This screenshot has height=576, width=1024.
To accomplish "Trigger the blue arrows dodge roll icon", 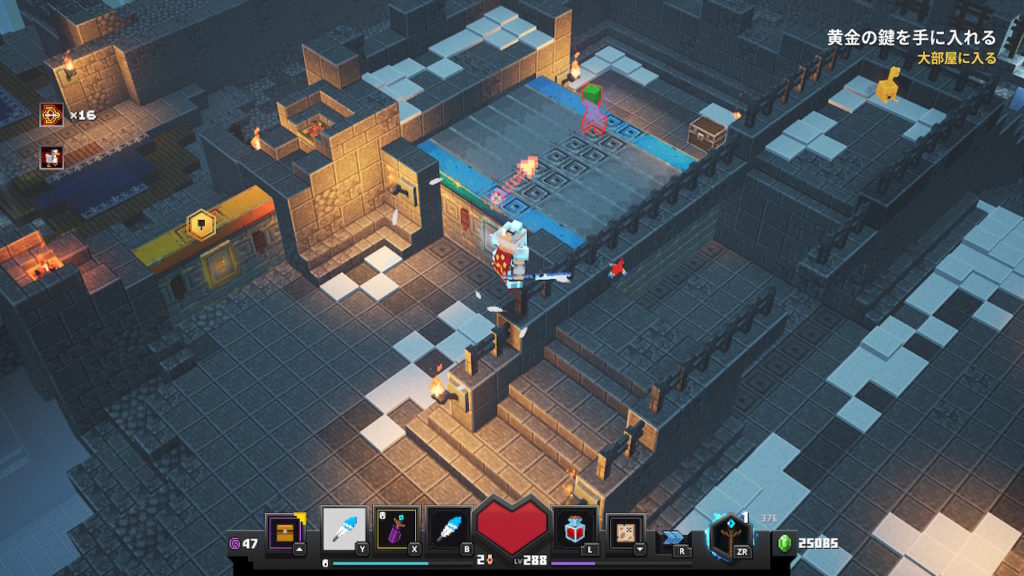I will [672, 537].
